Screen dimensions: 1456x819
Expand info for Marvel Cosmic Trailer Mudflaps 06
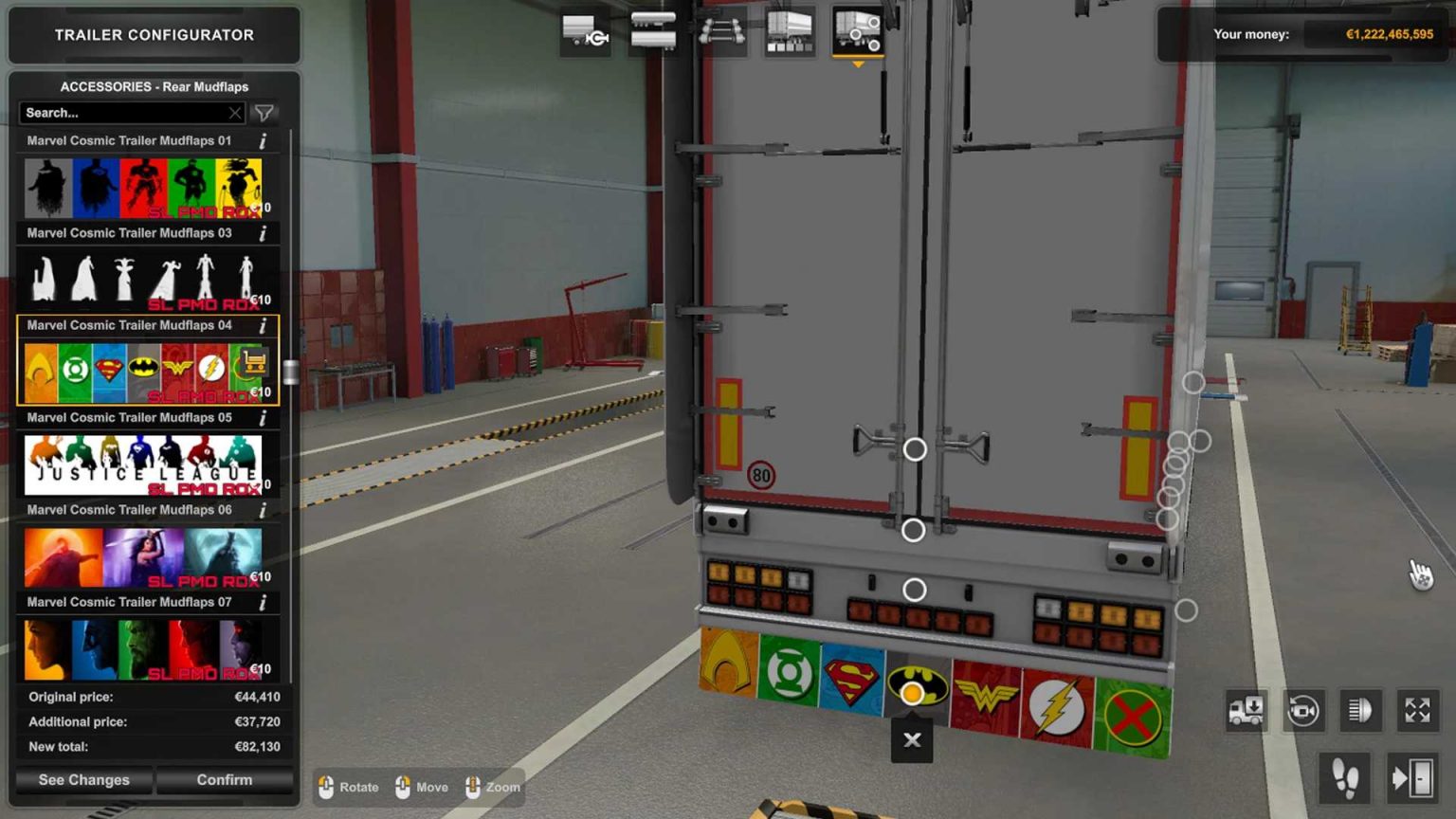[263, 510]
